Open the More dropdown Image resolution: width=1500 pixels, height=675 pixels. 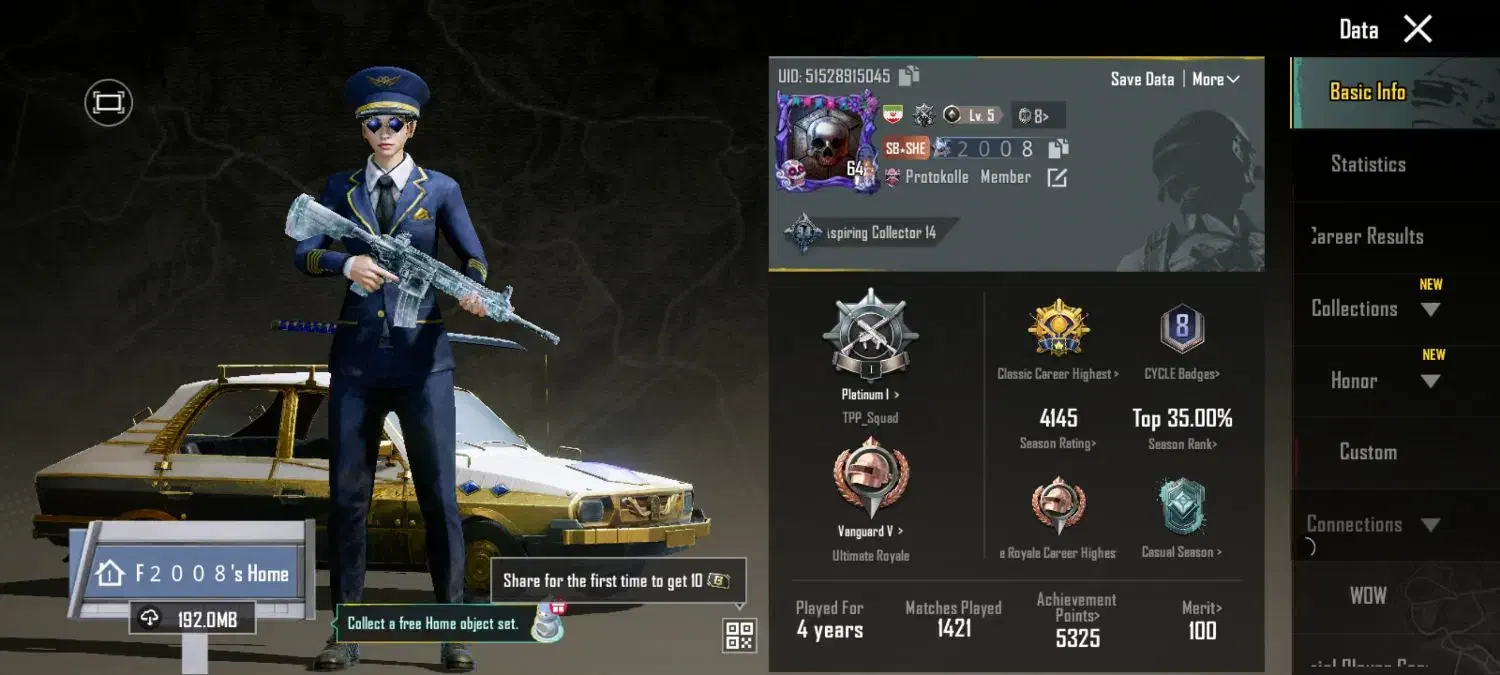click(1215, 79)
